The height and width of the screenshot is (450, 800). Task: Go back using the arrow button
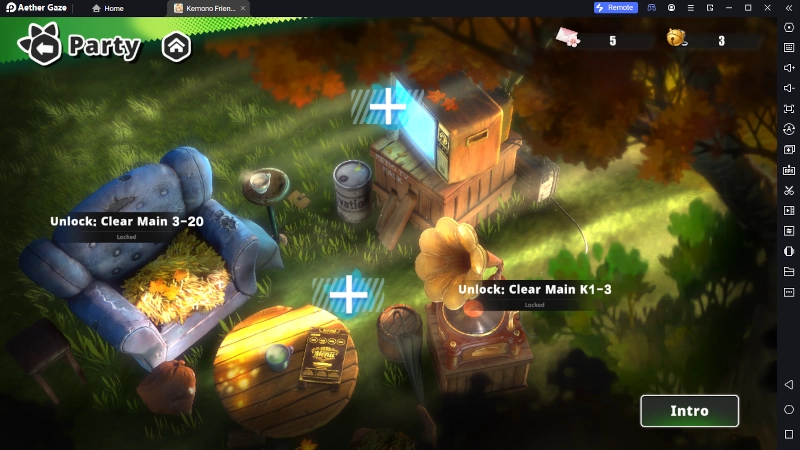41,46
